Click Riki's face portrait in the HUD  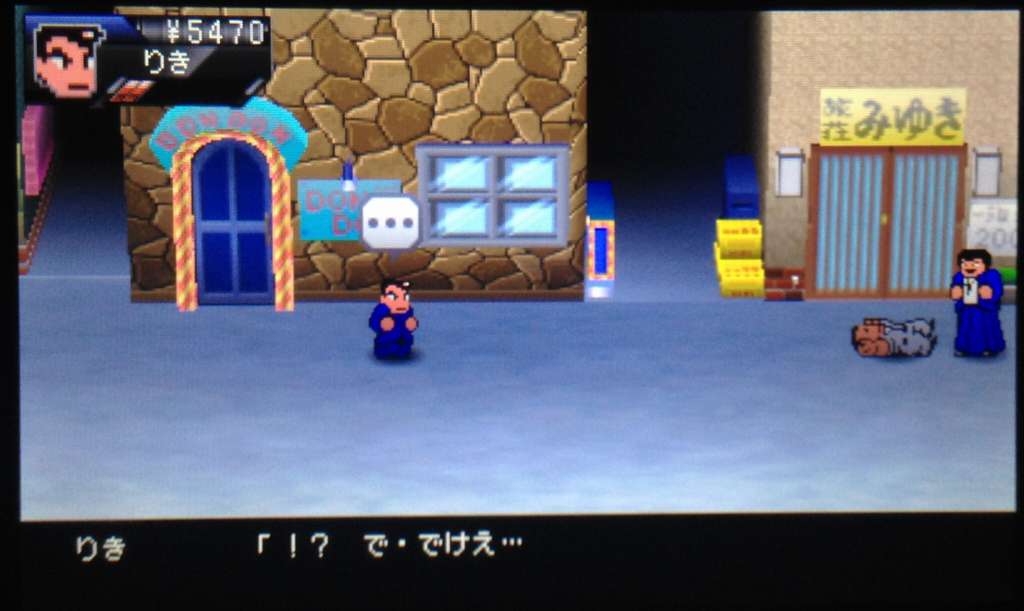pyautogui.click(x=67, y=60)
